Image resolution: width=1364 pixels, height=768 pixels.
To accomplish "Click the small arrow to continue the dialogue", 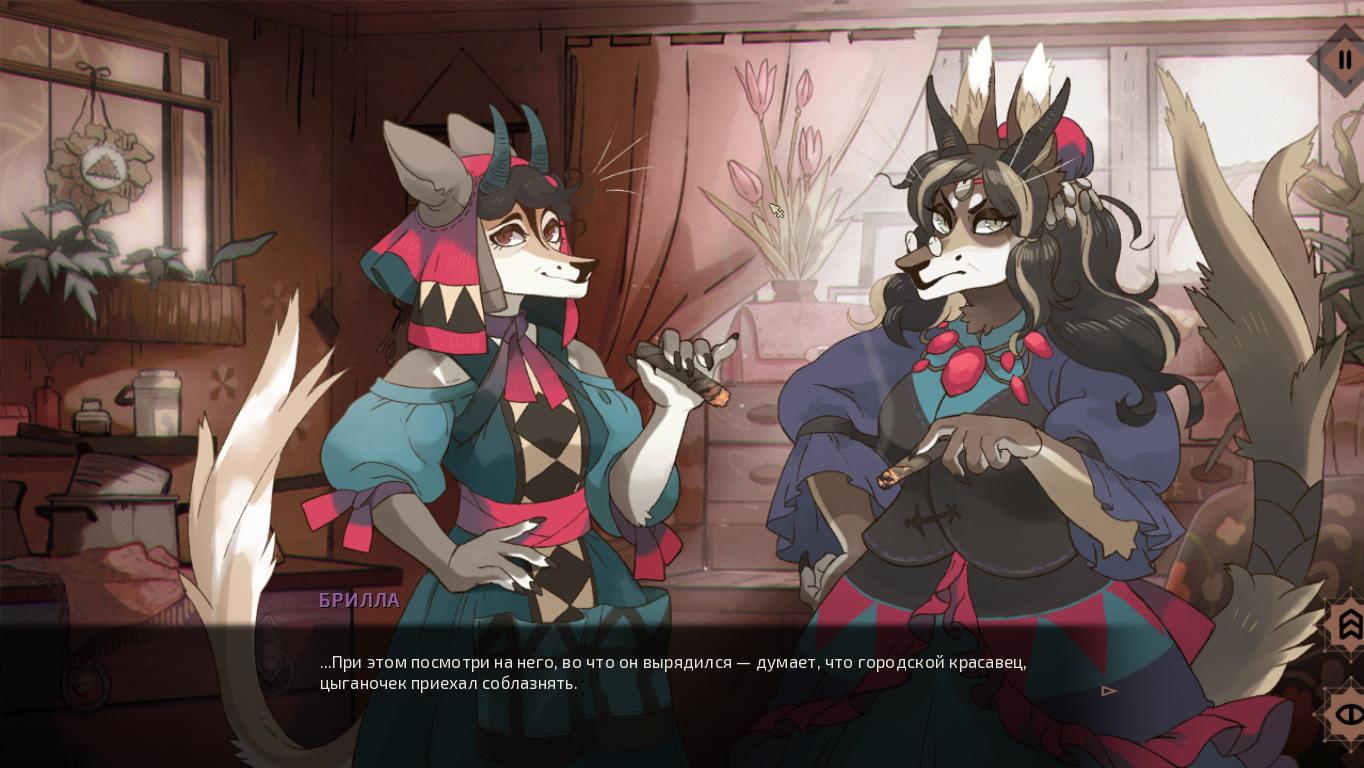I will point(1108,690).
